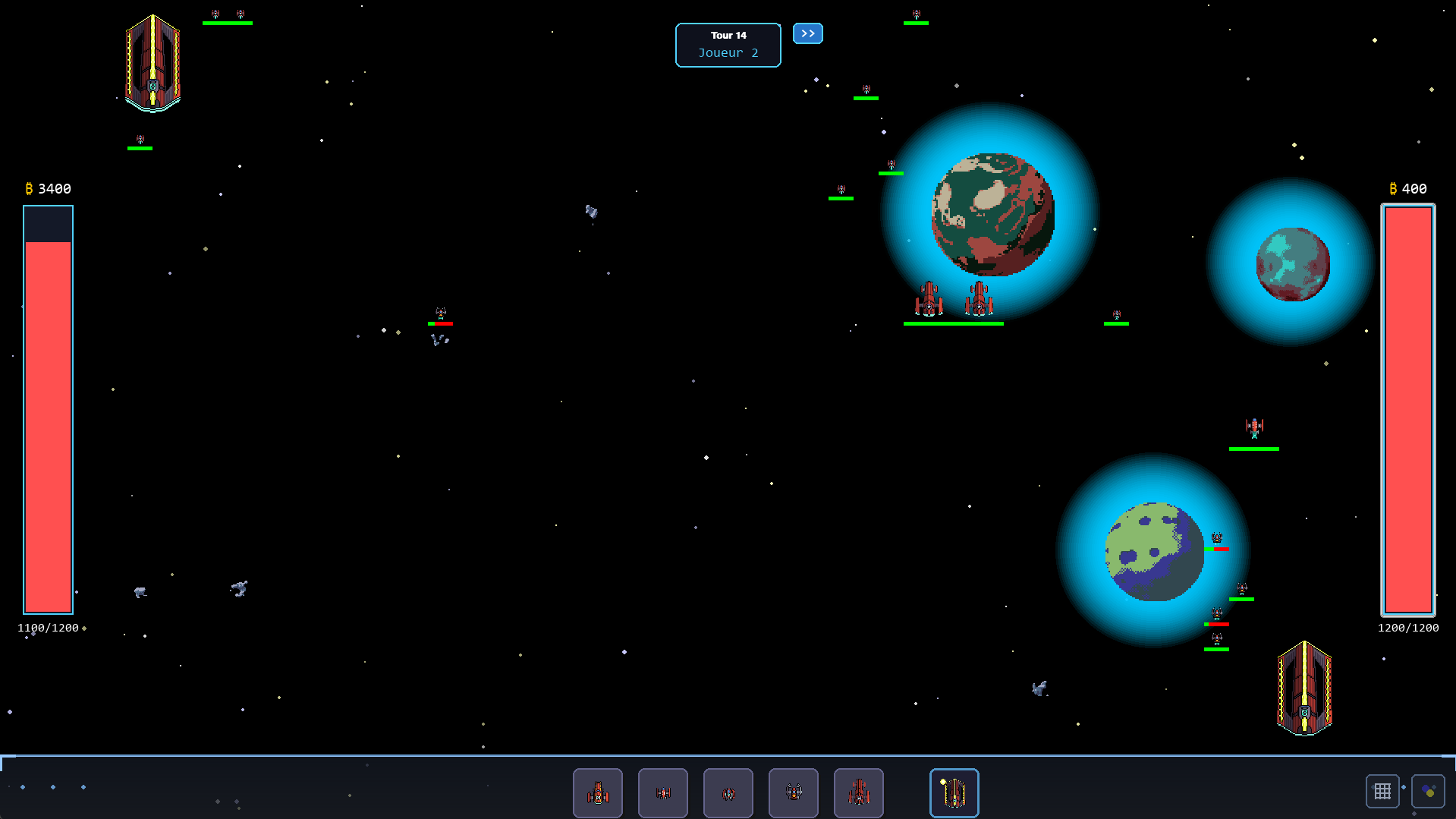Select Player 2's mothership in bottom right

click(x=1304, y=689)
